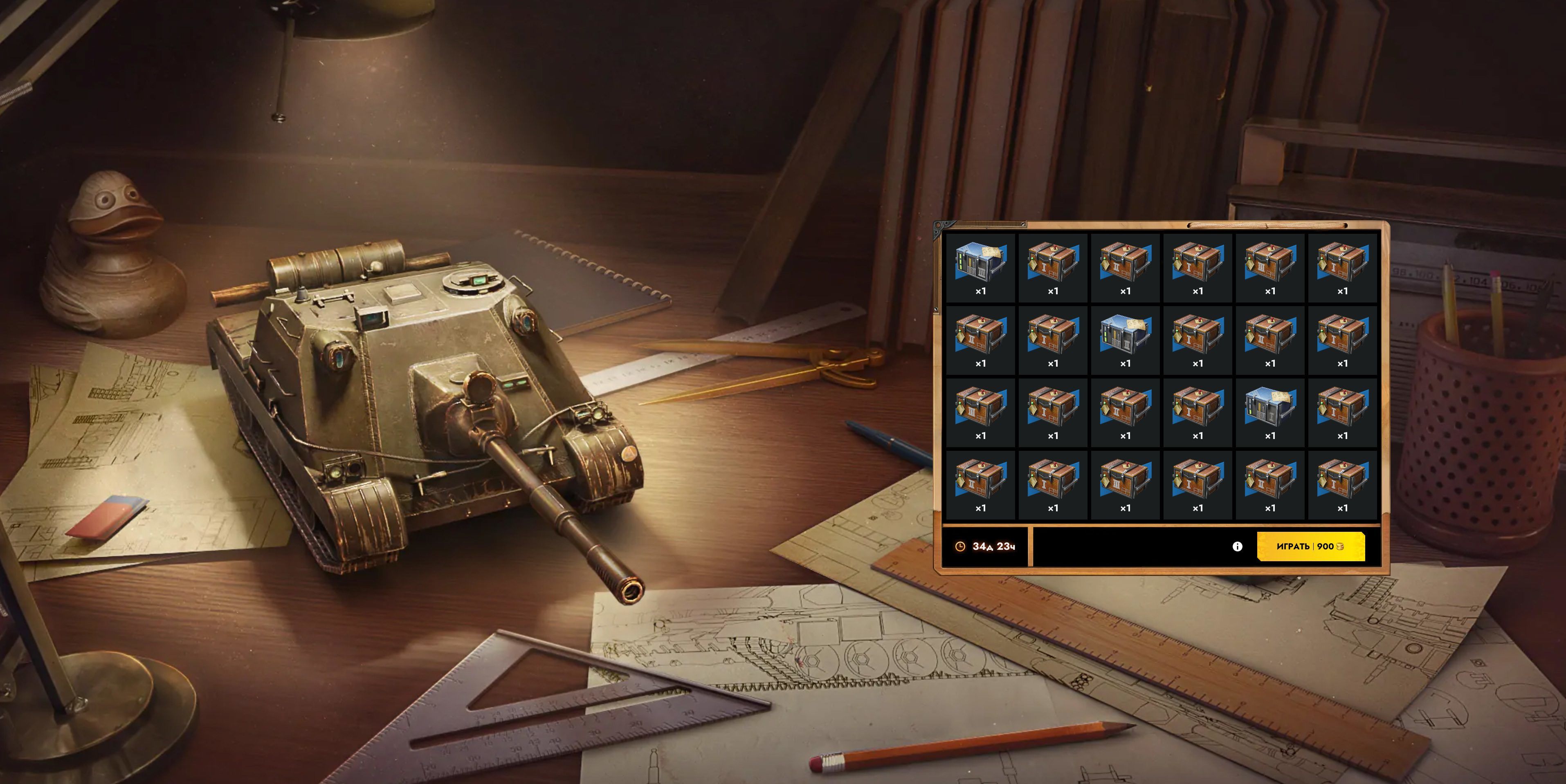Choose the blue crate marked II

point(1125,340)
